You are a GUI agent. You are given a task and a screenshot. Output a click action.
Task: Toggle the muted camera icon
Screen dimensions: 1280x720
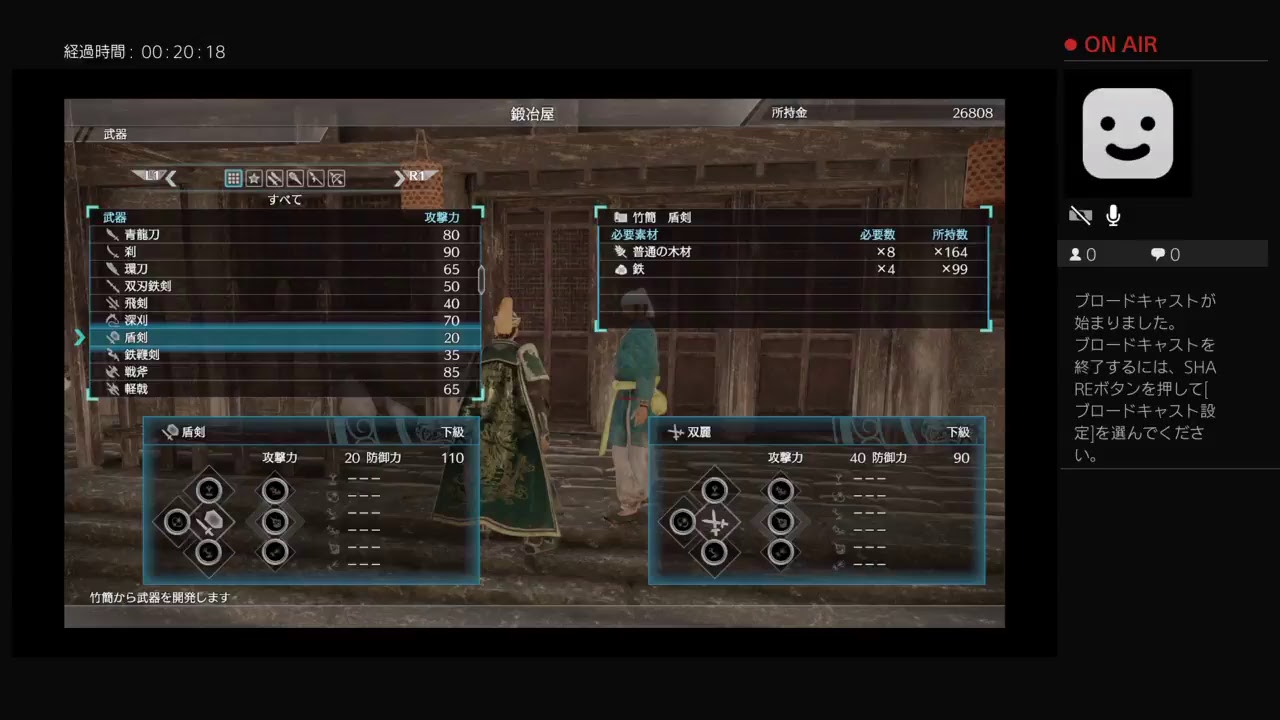tap(1080, 215)
